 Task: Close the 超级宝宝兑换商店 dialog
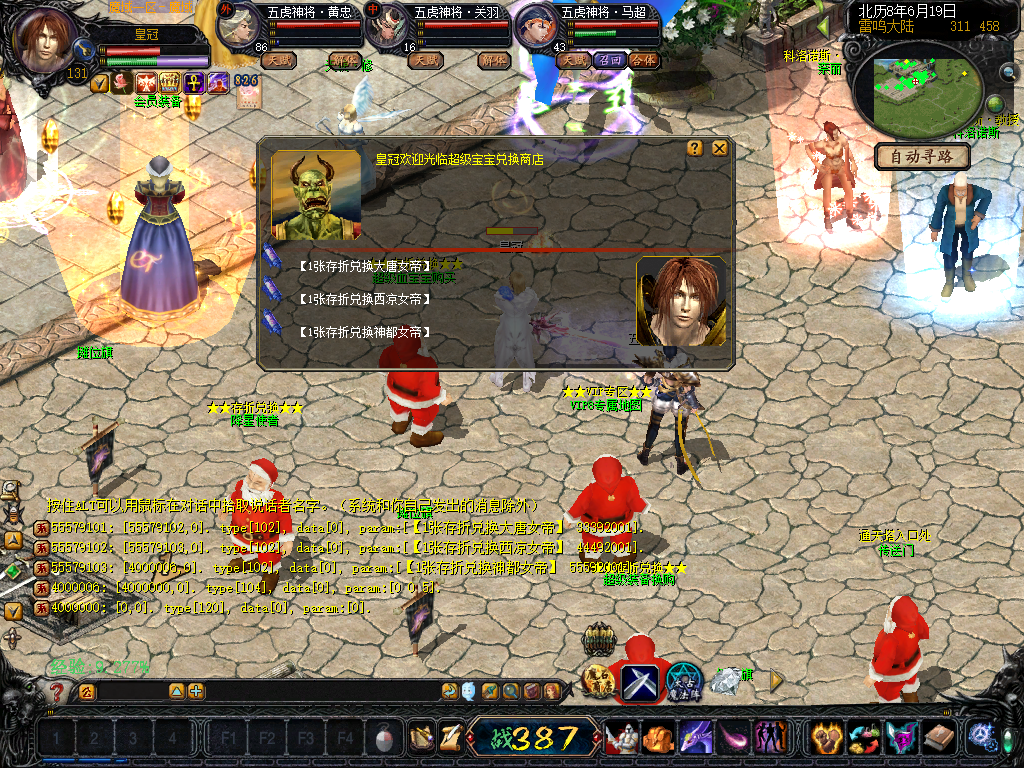719,148
